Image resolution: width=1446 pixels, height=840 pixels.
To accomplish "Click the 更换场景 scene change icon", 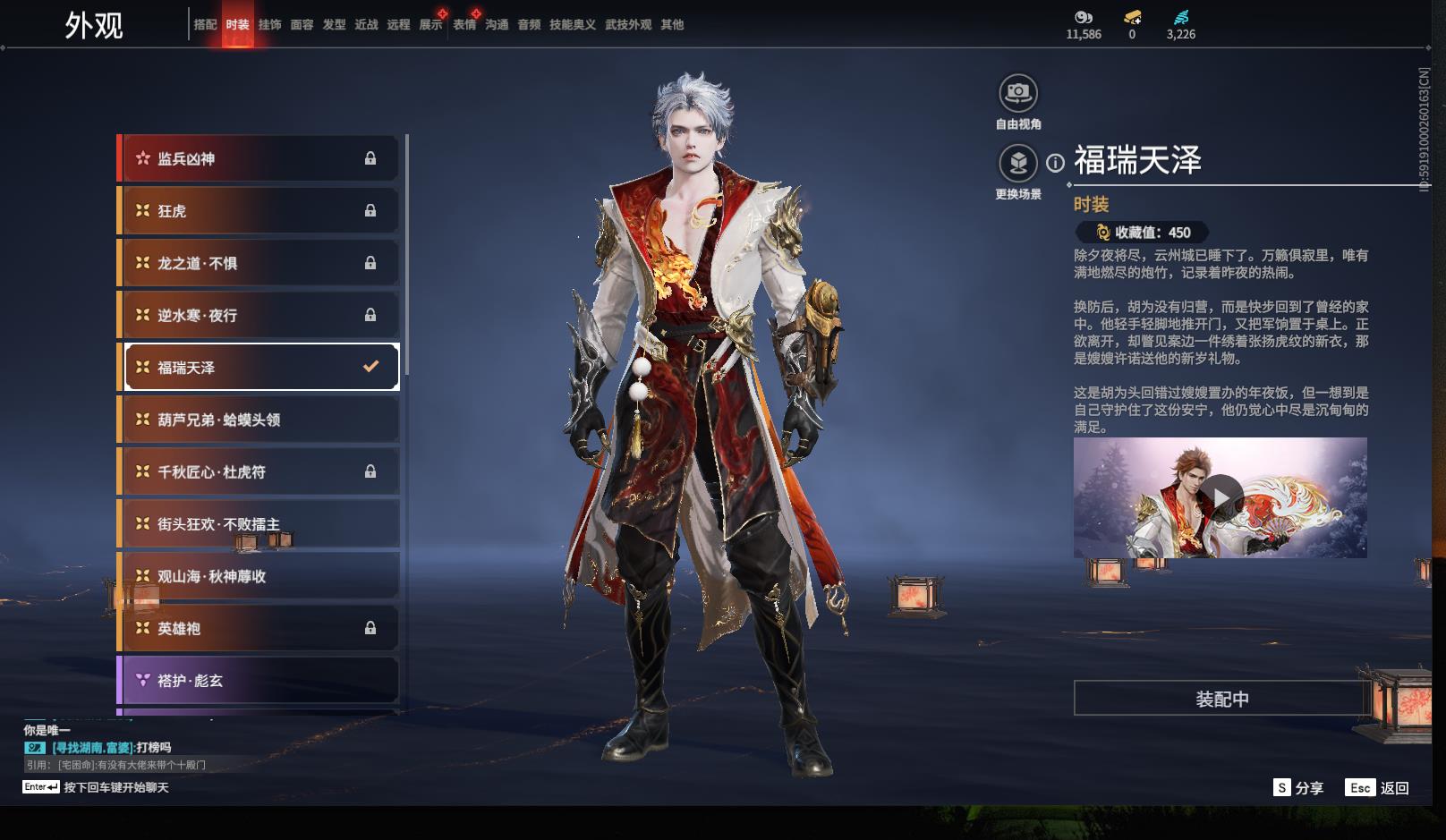I will (1018, 164).
